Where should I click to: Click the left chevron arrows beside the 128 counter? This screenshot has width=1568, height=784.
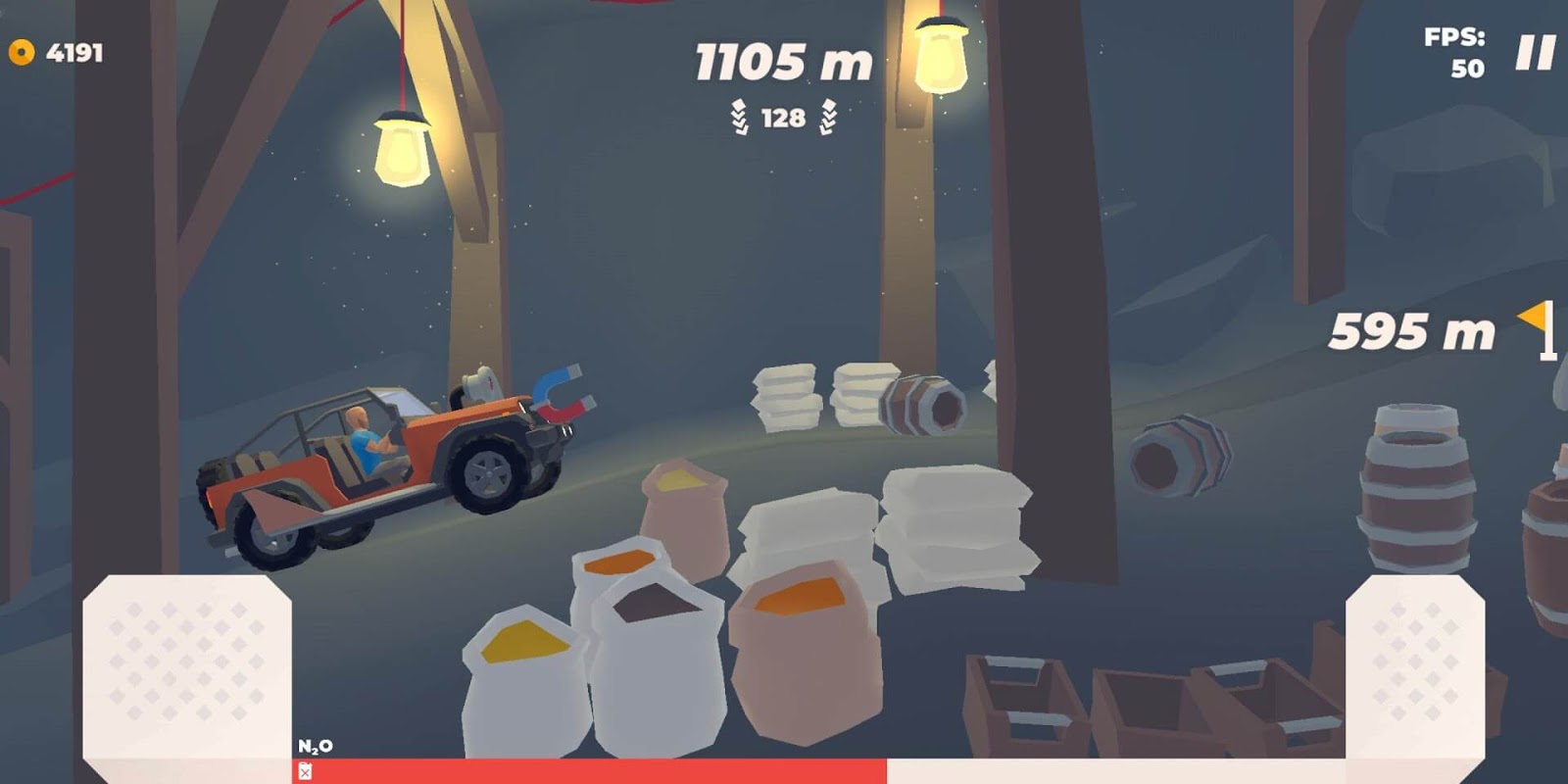click(741, 118)
